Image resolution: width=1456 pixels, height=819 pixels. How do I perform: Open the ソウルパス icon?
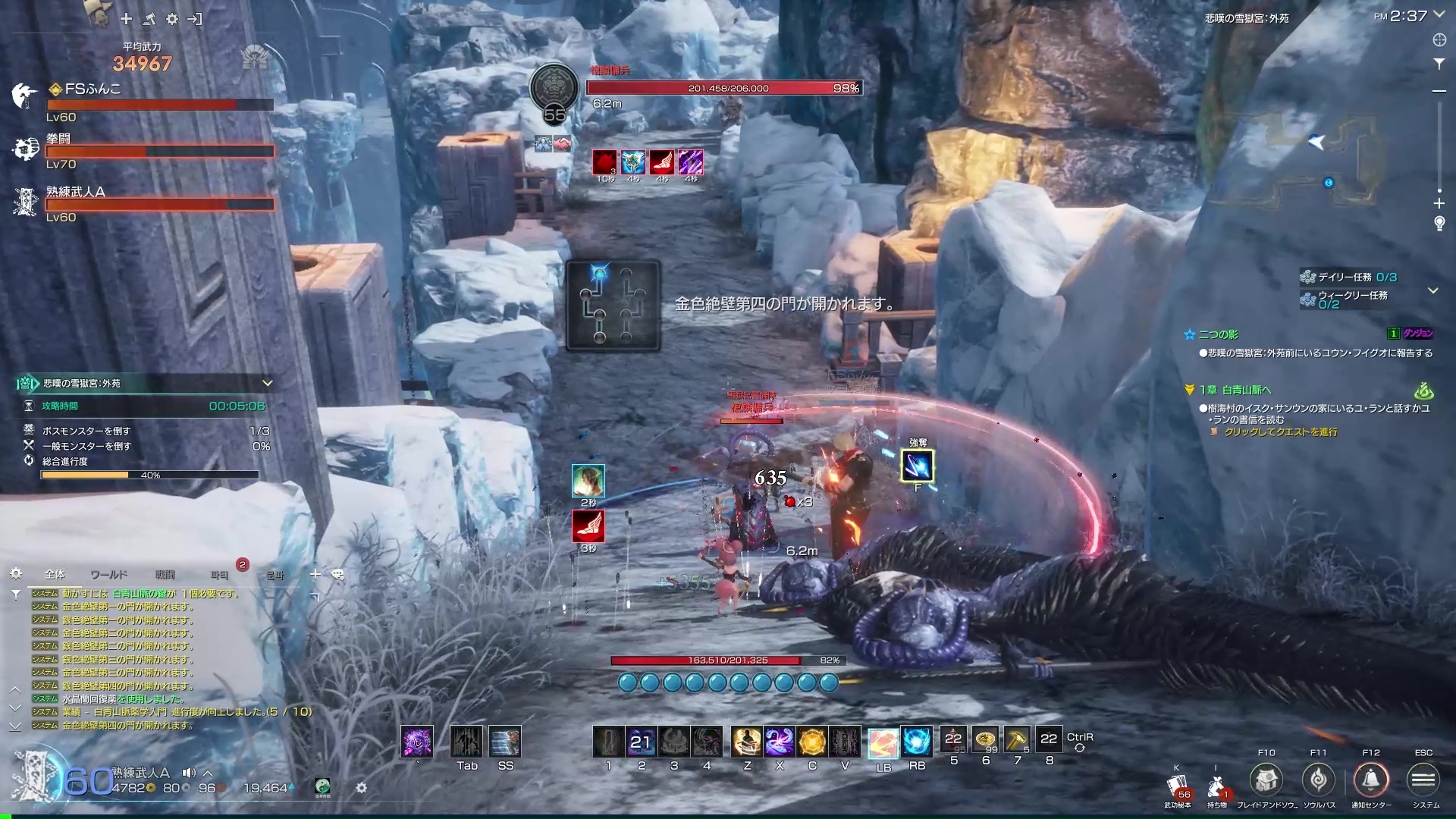pos(1318,780)
